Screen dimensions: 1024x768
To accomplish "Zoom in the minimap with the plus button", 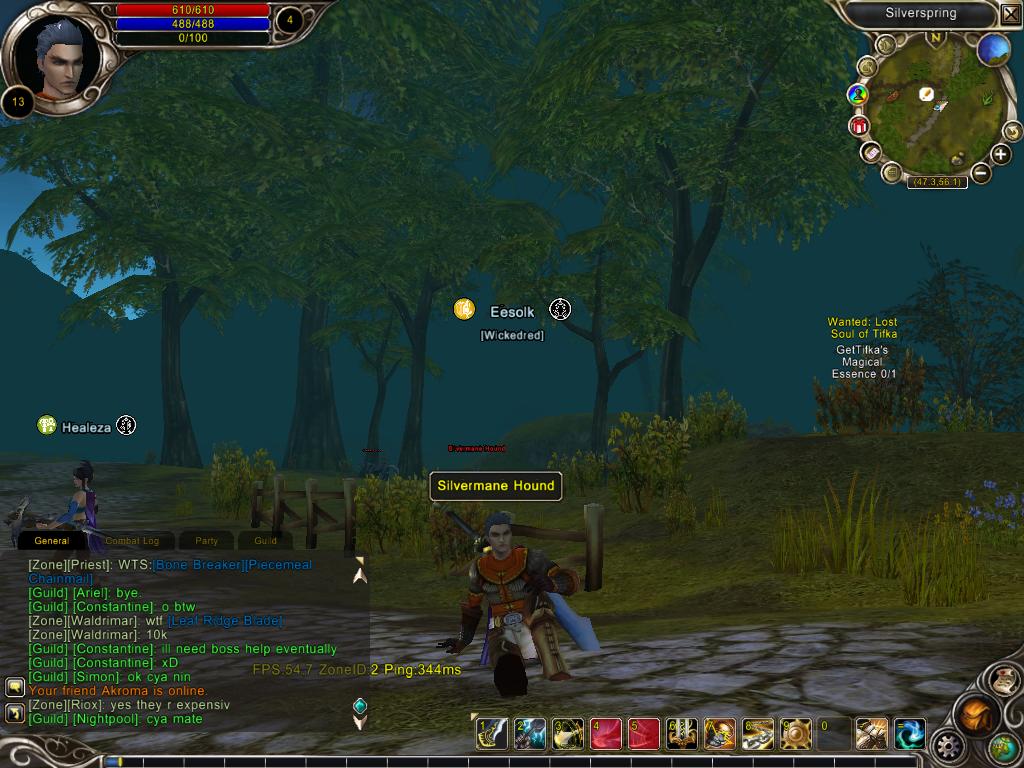I will coord(1001,154).
